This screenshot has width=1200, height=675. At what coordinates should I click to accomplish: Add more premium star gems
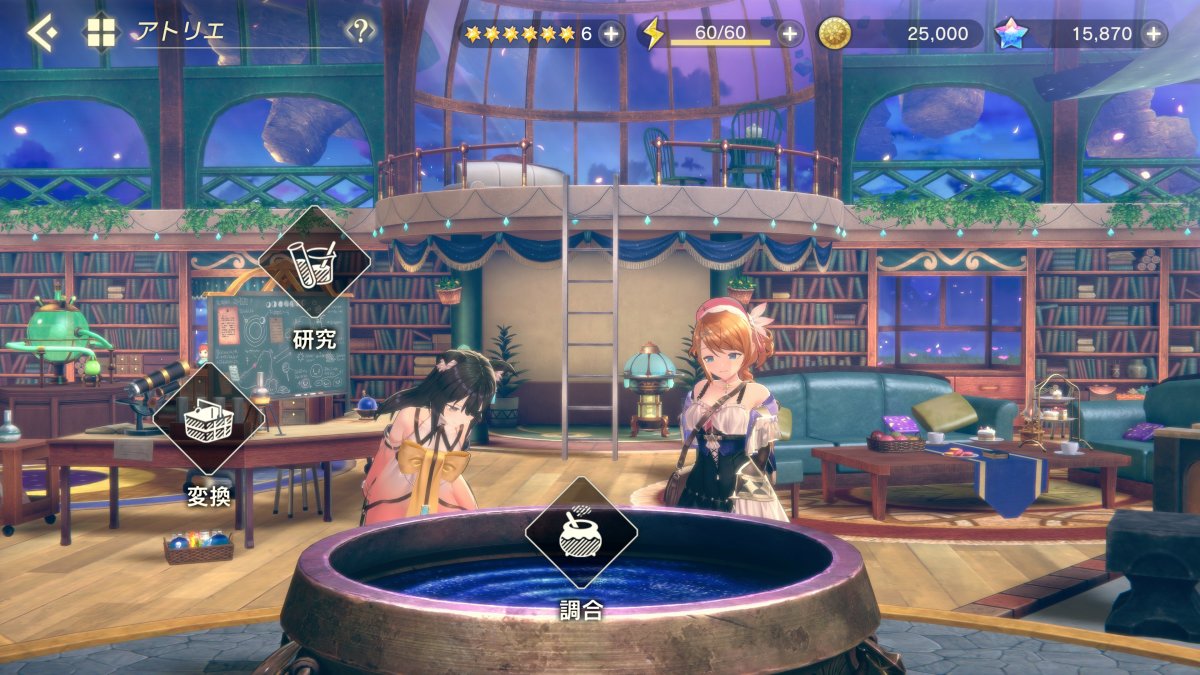[x=1154, y=34]
